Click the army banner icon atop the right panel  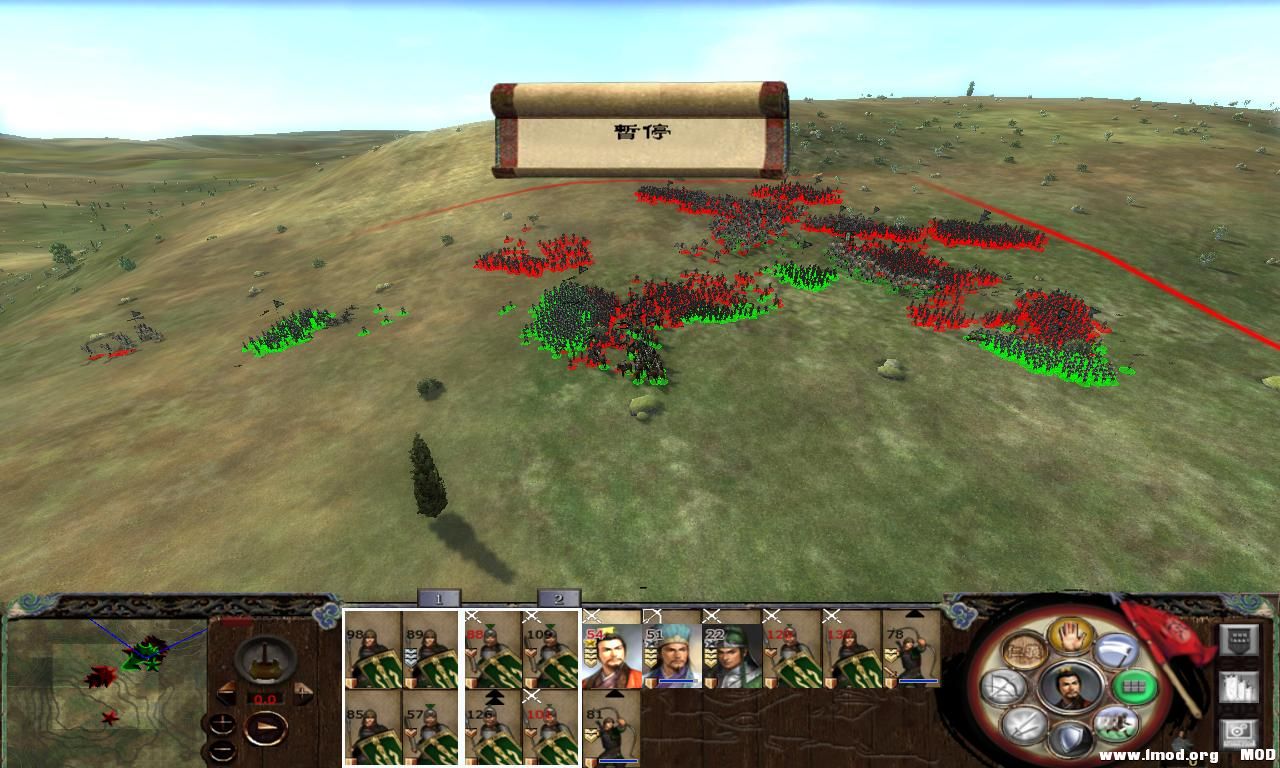pyautogui.click(x=1238, y=639)
